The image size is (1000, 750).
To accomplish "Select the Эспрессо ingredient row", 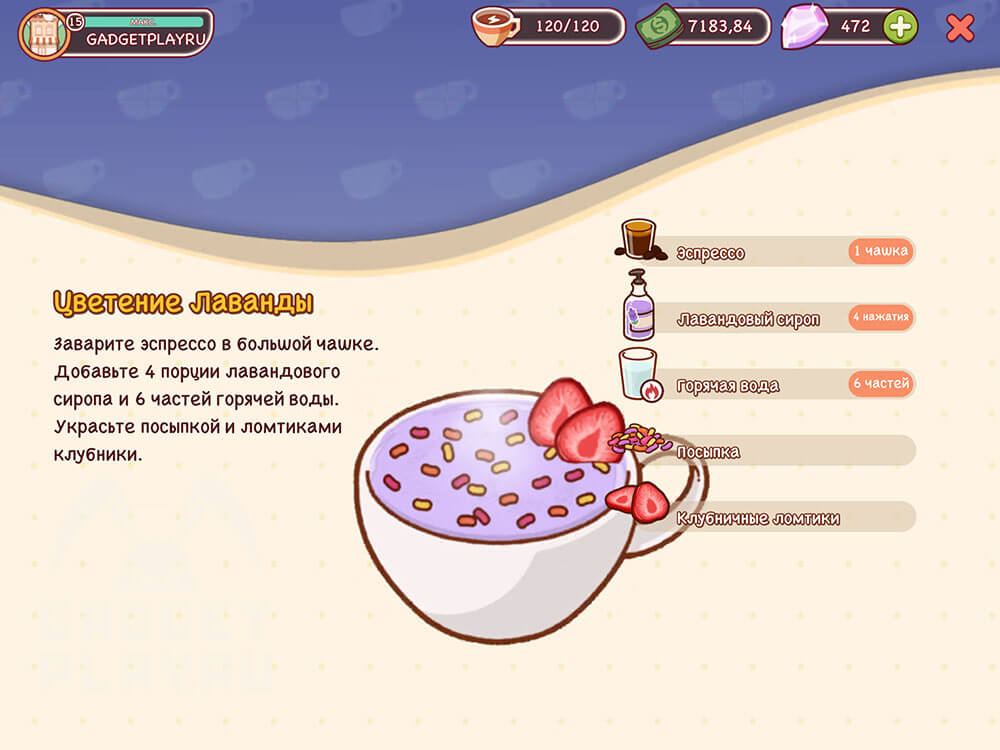I will point(765,252).
